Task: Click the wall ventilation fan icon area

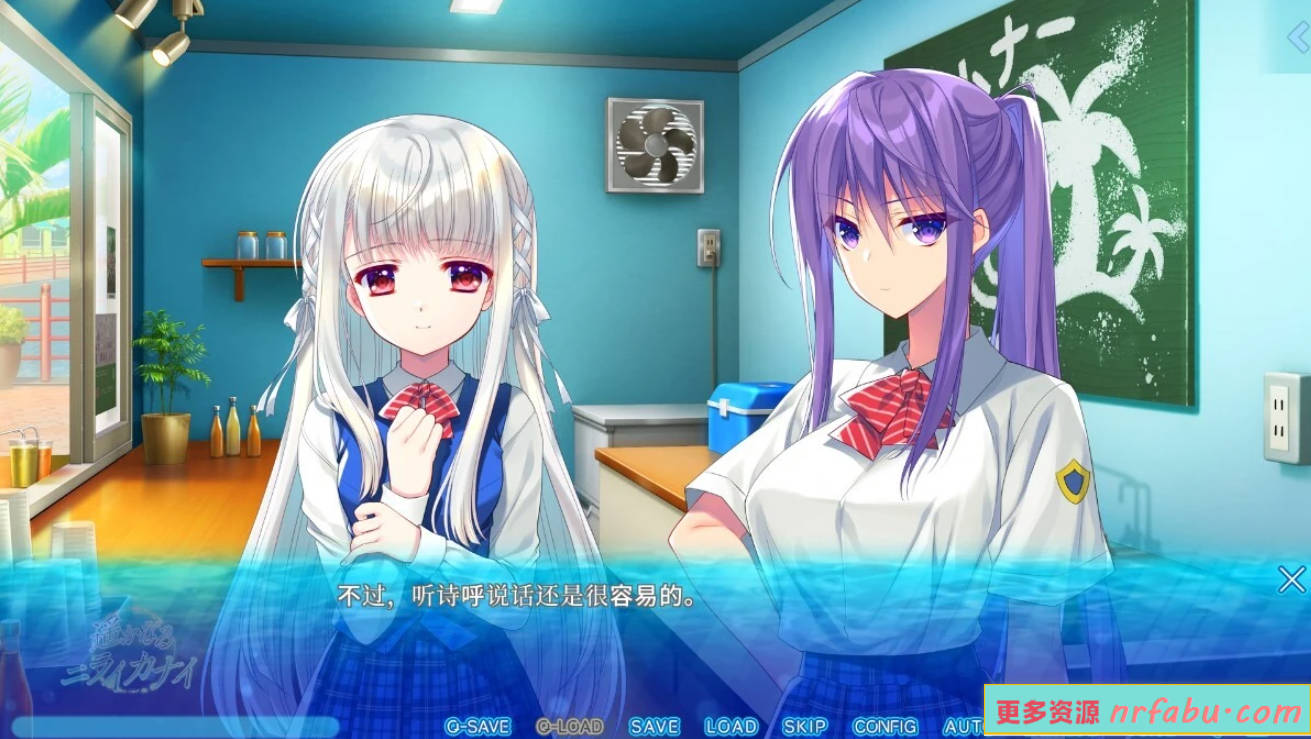Action: click(x=655, y=145)
